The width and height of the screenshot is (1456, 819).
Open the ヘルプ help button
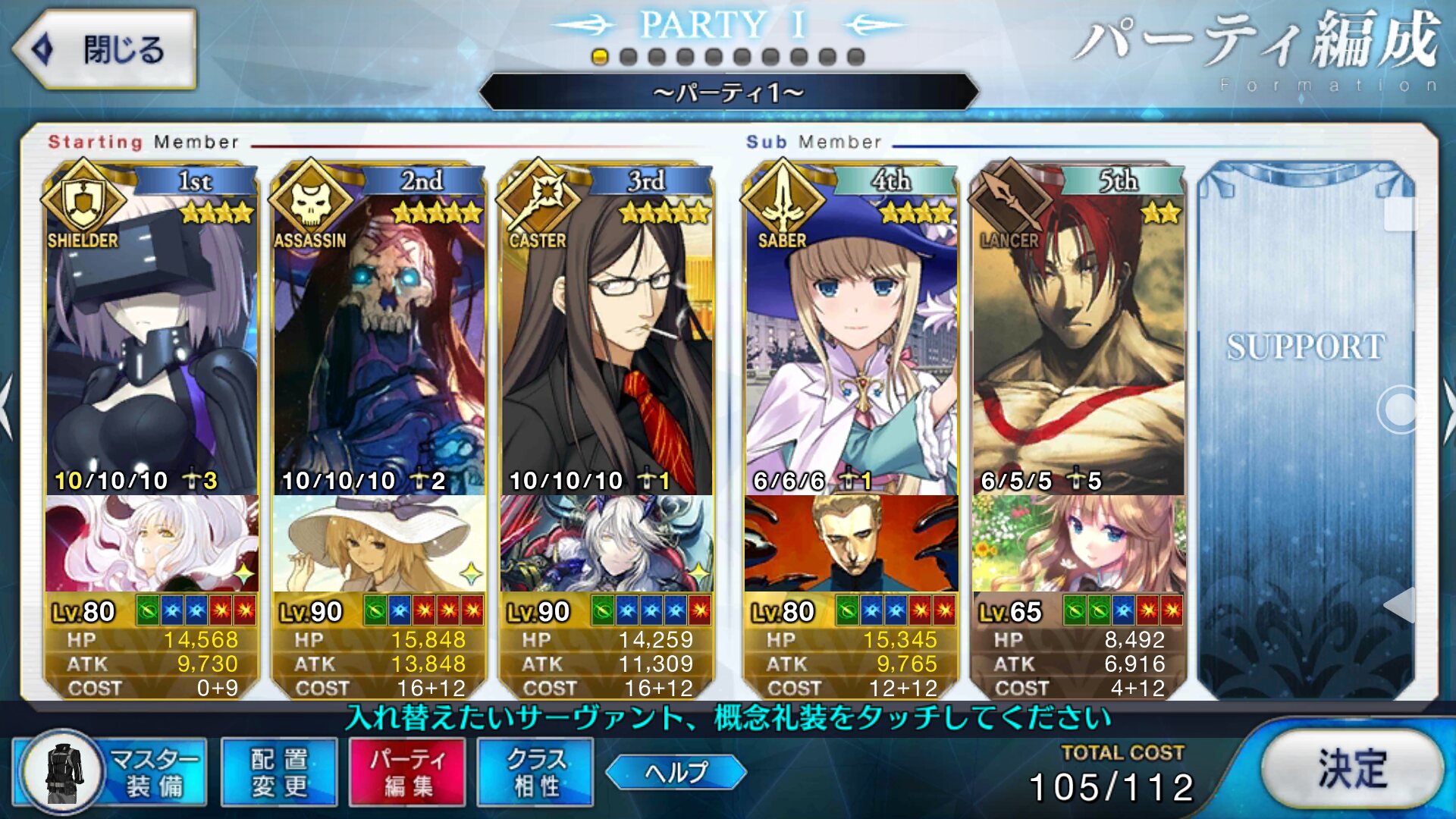pyautogui.click(x=676, y=772)
